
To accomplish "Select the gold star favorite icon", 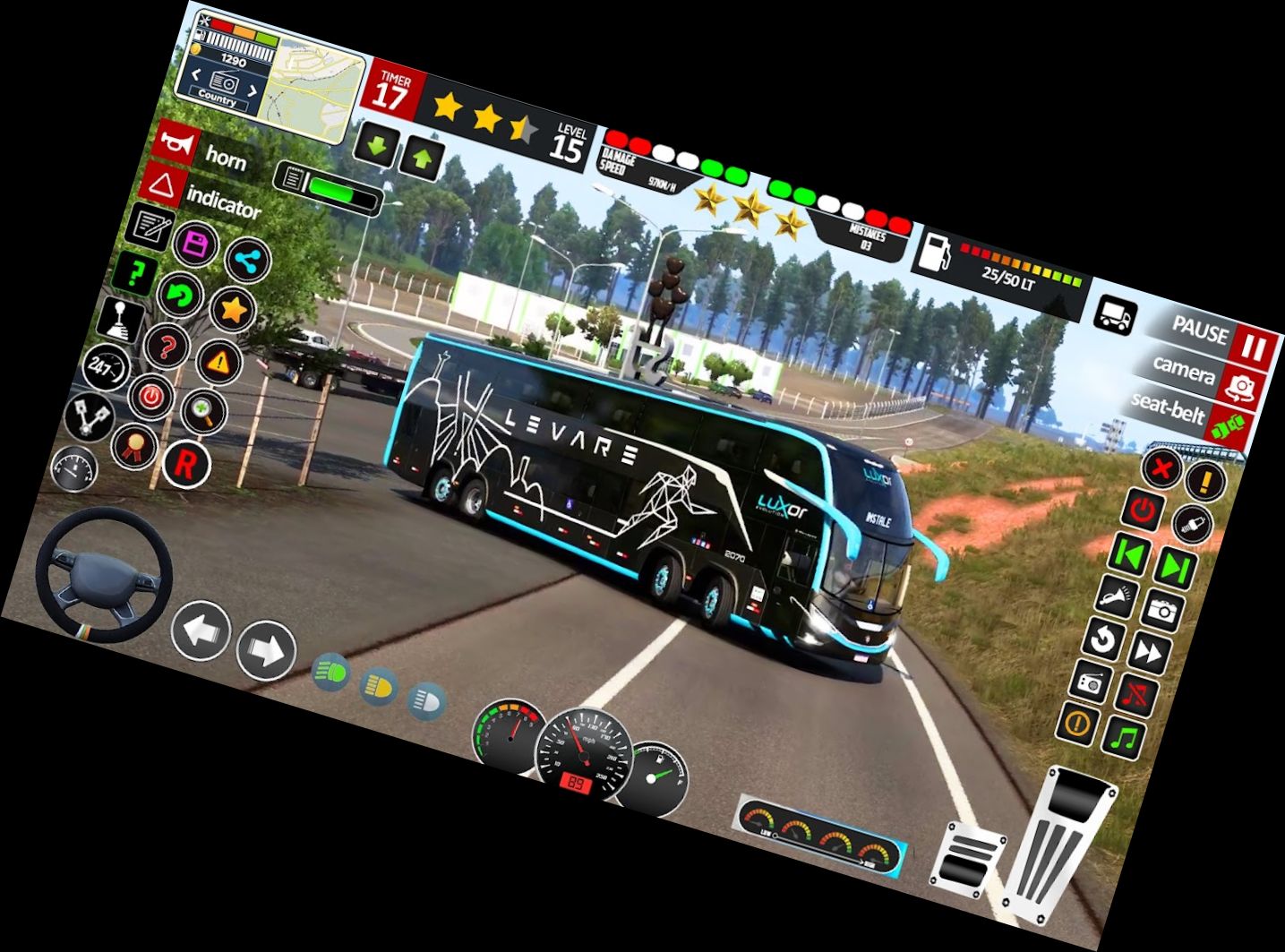I will [234, 310].
